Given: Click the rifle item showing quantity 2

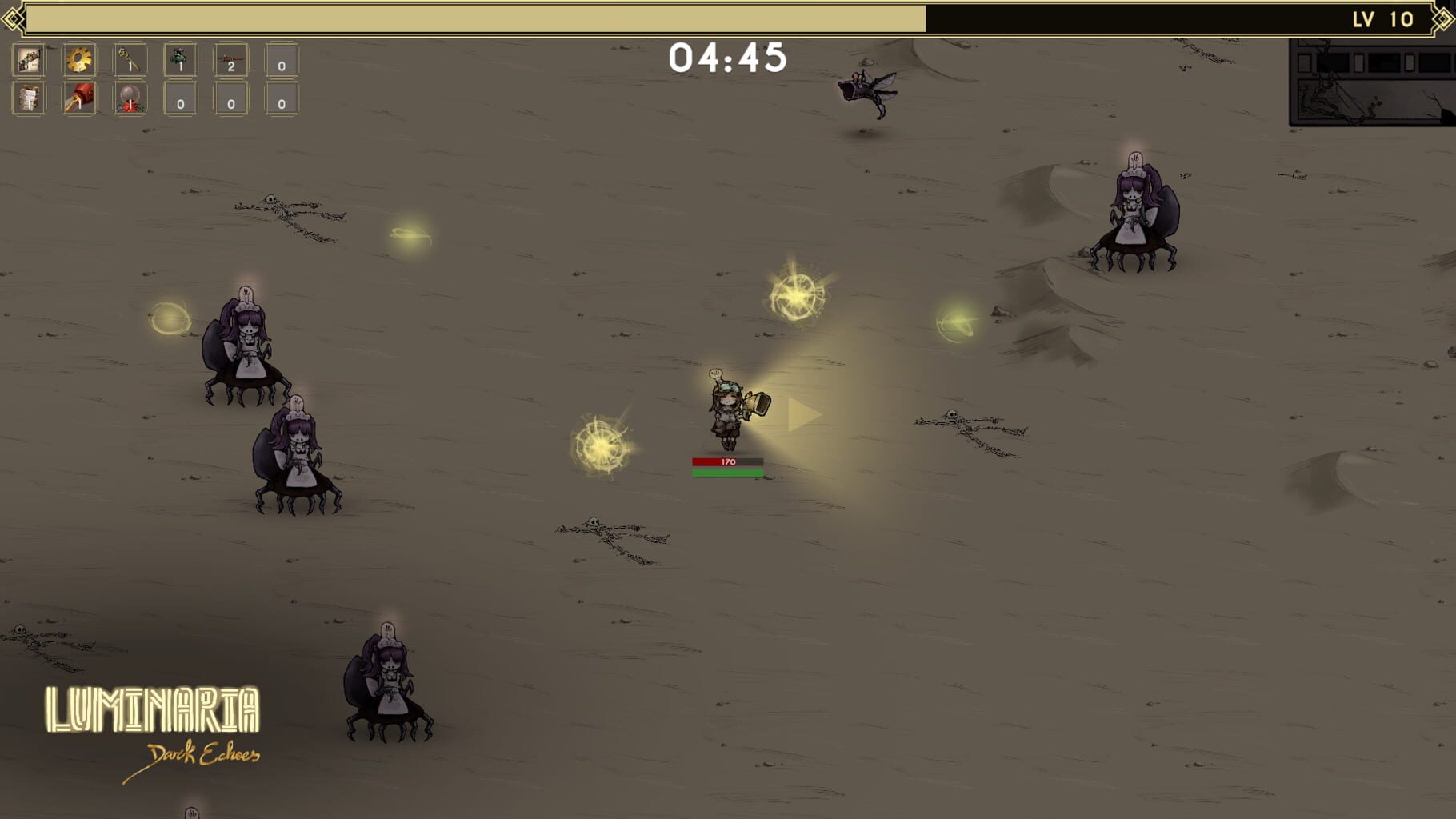Looking at the screenshot, I should 231,60.
